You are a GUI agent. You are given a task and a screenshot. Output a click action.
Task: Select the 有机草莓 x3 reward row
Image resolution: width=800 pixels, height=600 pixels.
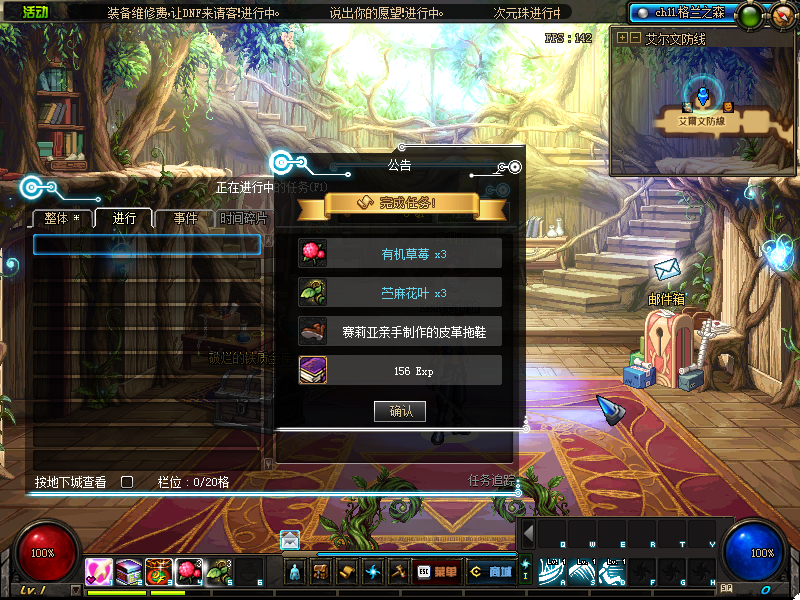[400, 253]
